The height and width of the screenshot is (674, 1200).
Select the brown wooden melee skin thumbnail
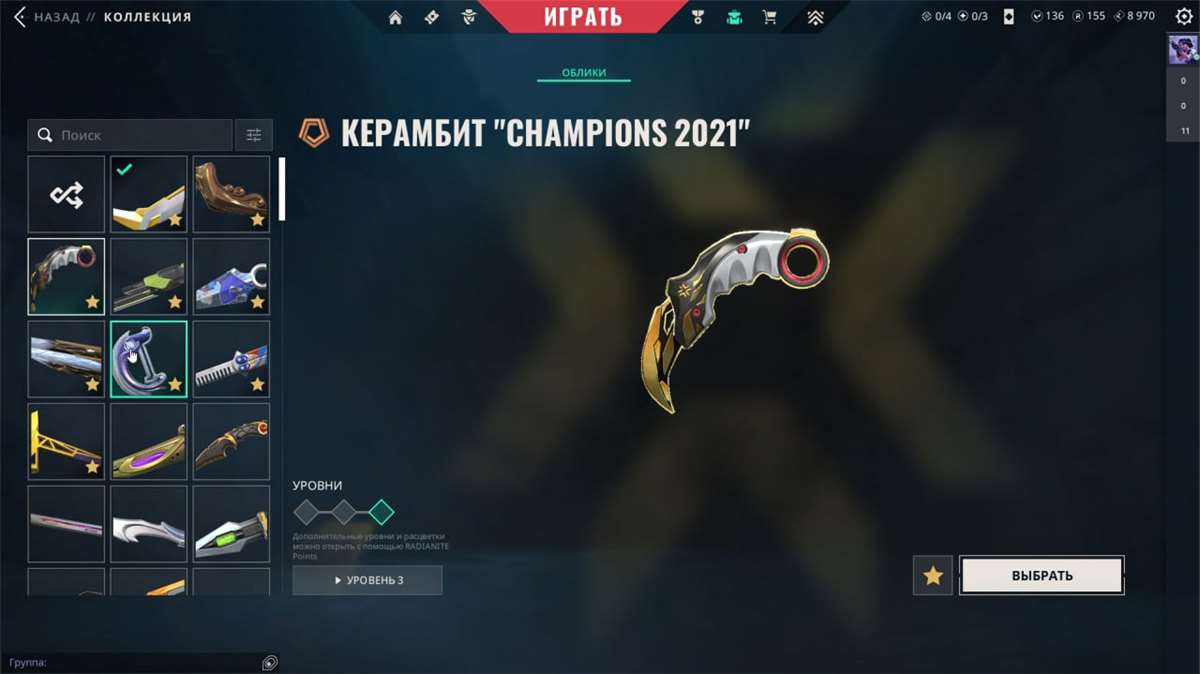231,194
